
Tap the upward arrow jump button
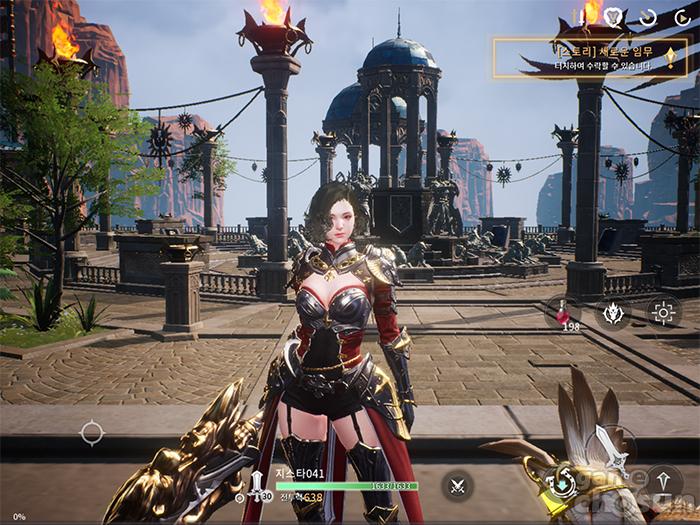click(663, 482)
